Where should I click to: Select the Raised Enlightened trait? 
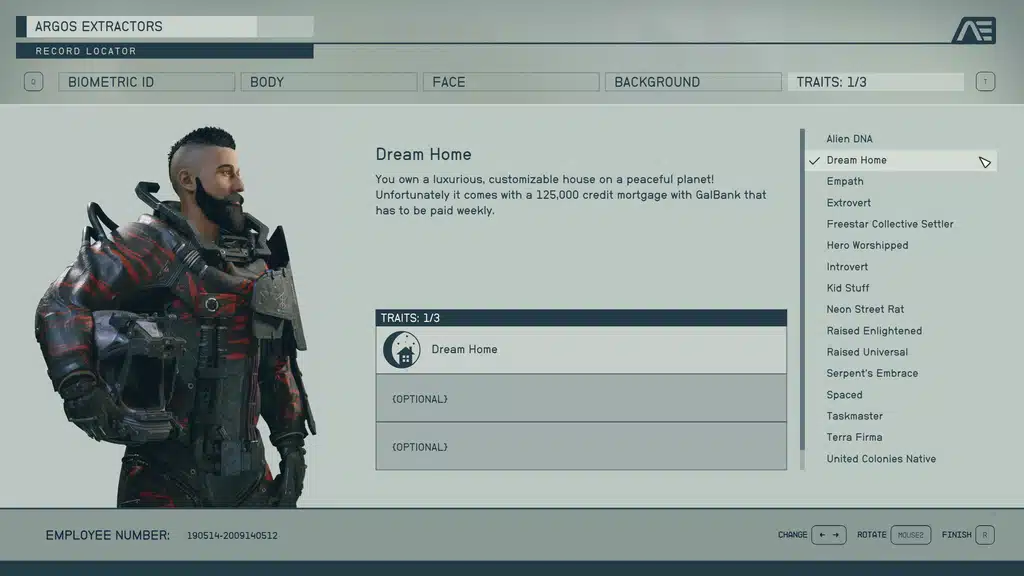click(874, 331)
